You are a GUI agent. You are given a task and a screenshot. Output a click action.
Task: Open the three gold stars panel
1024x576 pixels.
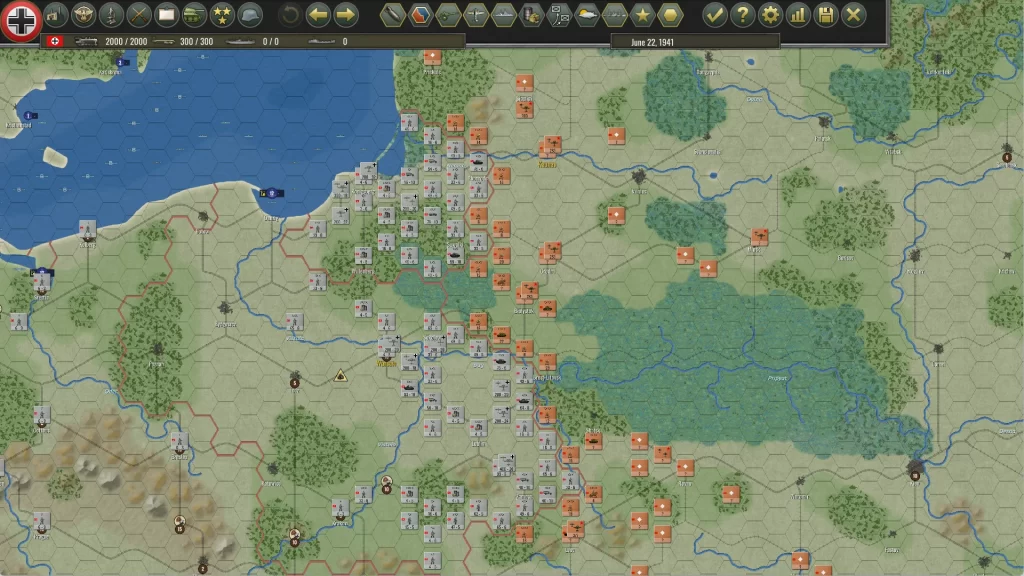tap(222, 15)
